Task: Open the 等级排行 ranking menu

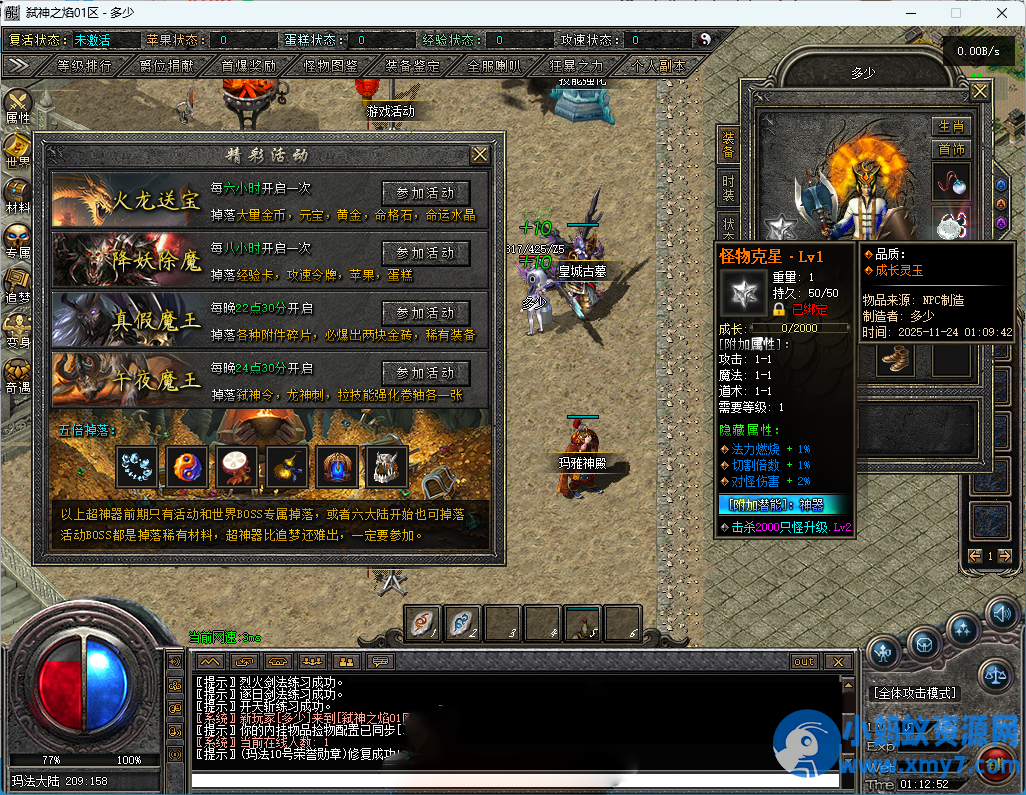Action: click(x=85, y=66)
